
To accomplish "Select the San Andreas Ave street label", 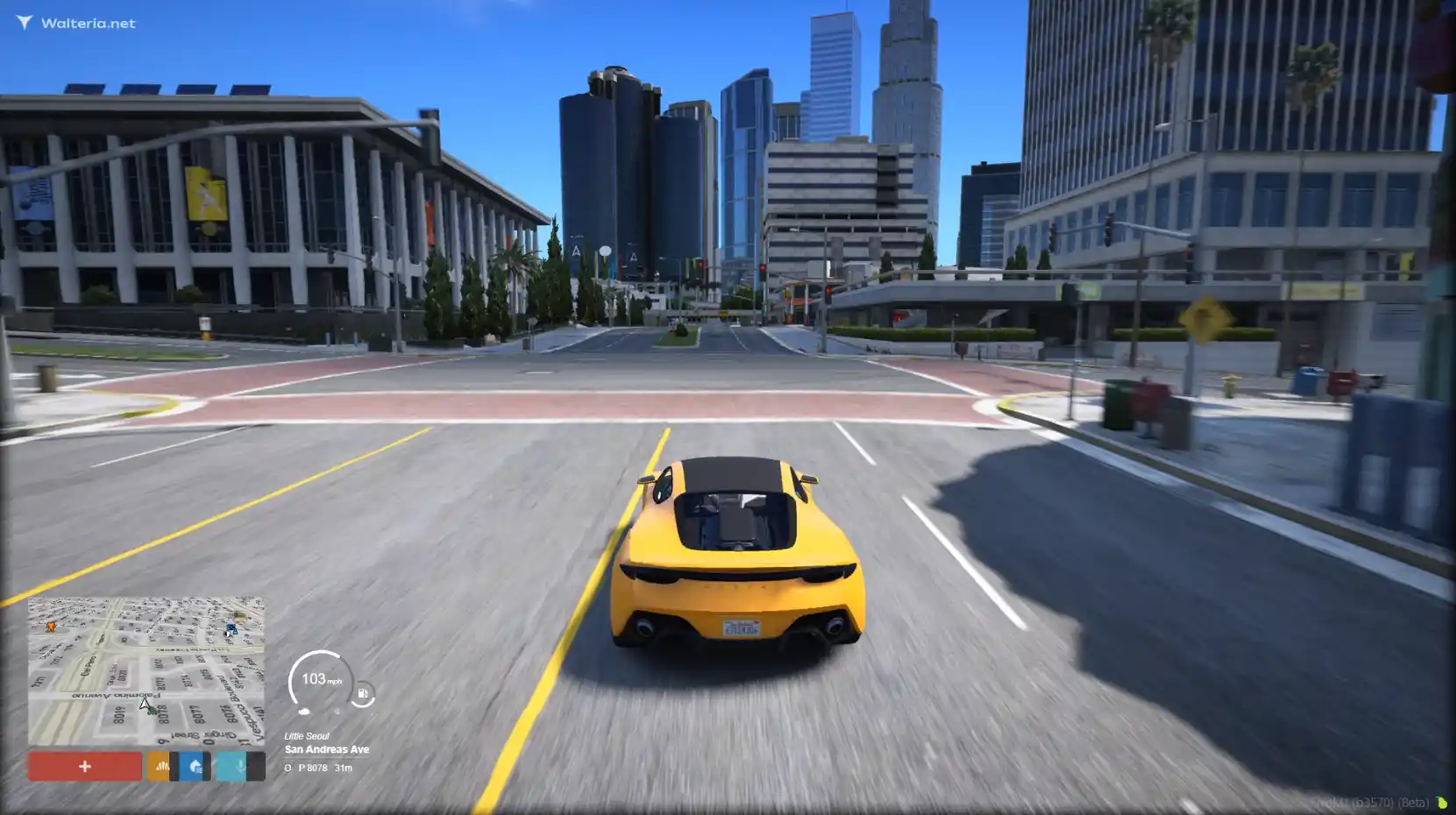I will [327, 749].
